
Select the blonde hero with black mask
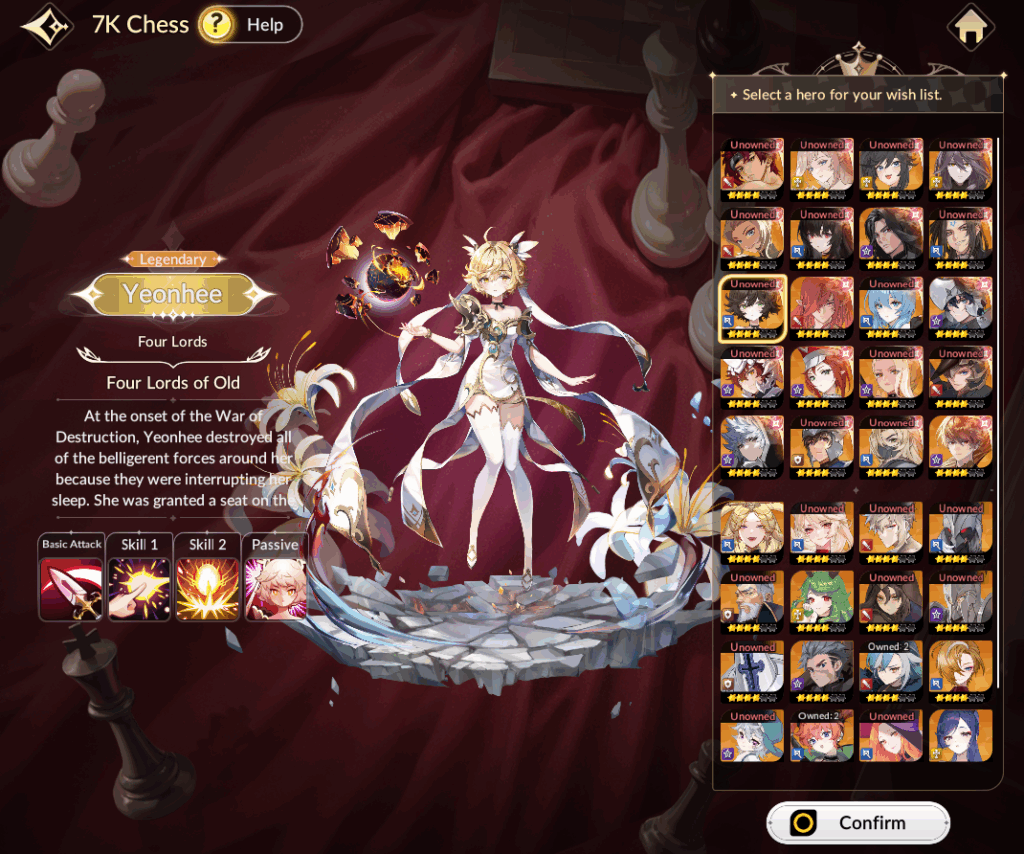pyautogui.click(x=891, y=445)
